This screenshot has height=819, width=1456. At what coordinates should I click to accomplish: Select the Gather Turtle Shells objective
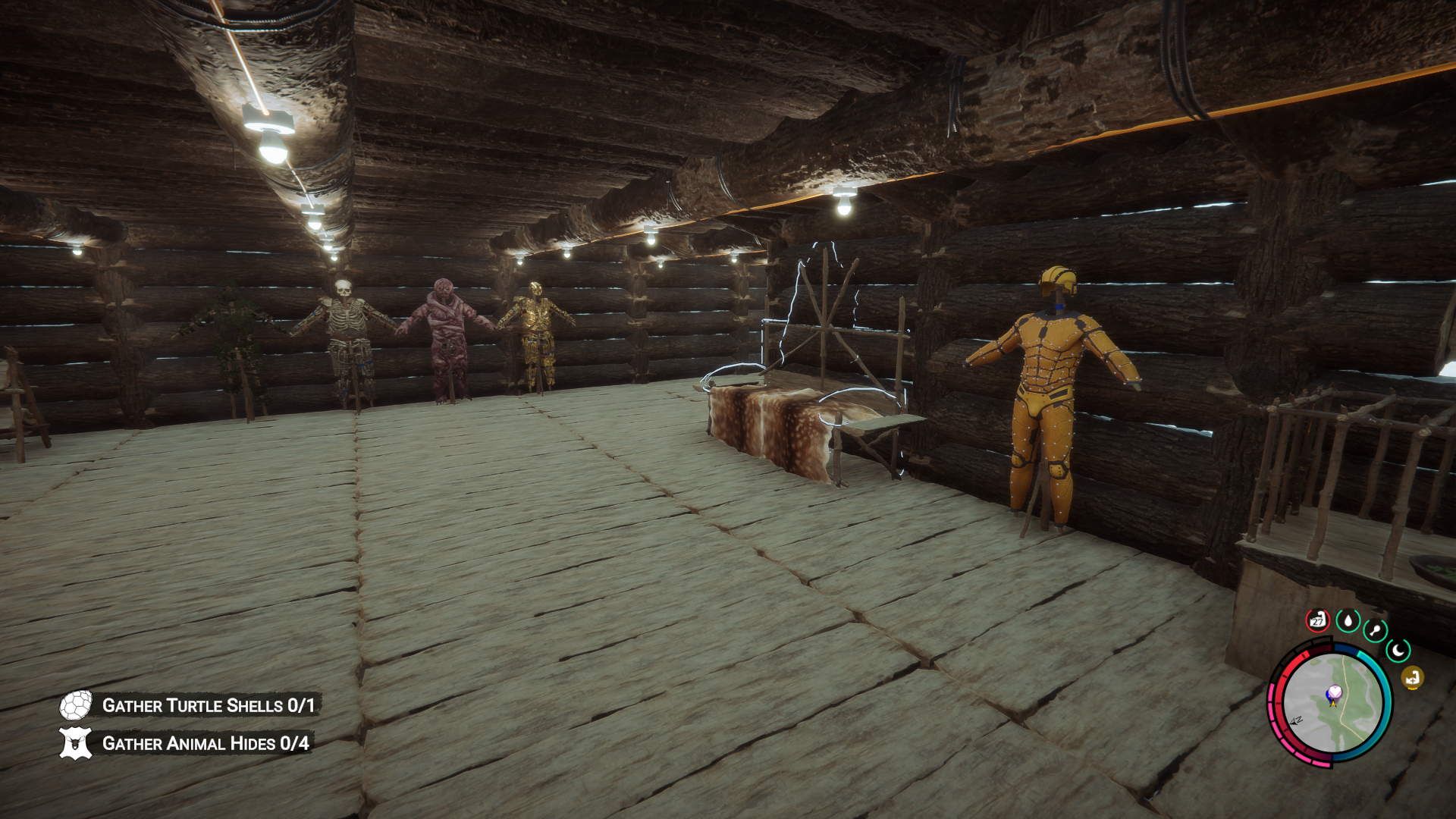pos(208,705)
